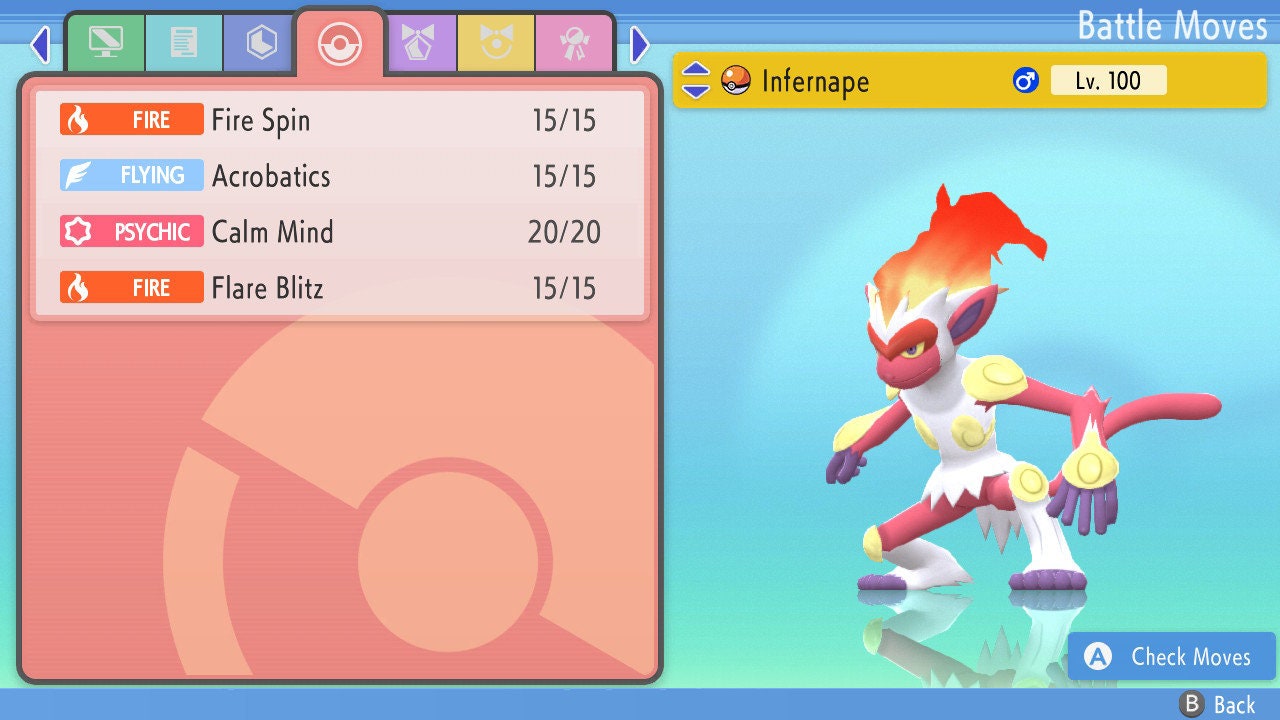1280x720 pixels.
Task: Choose the Acrobatics move row
Action: pyautogui.click(x=340, y=176)
